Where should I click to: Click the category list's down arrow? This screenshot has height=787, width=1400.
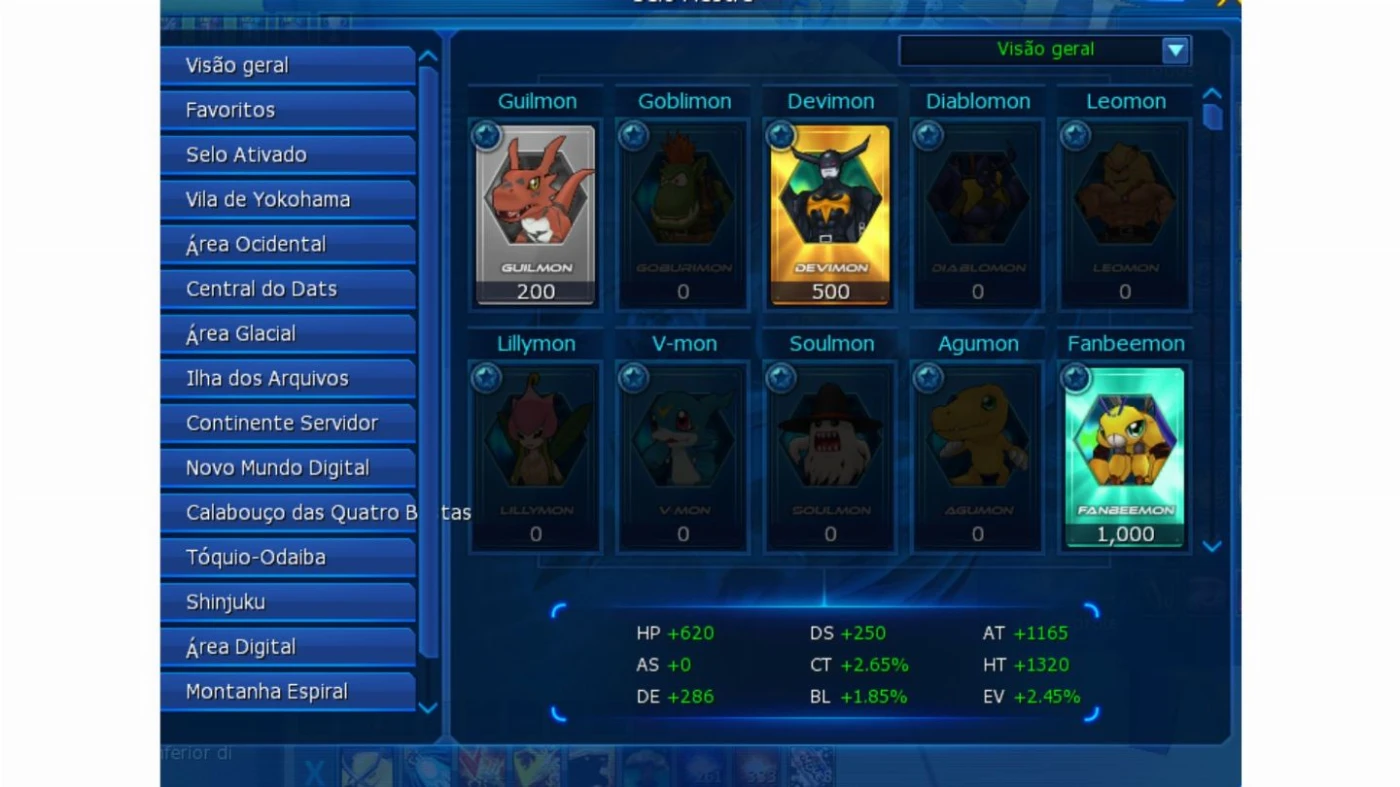428,708
